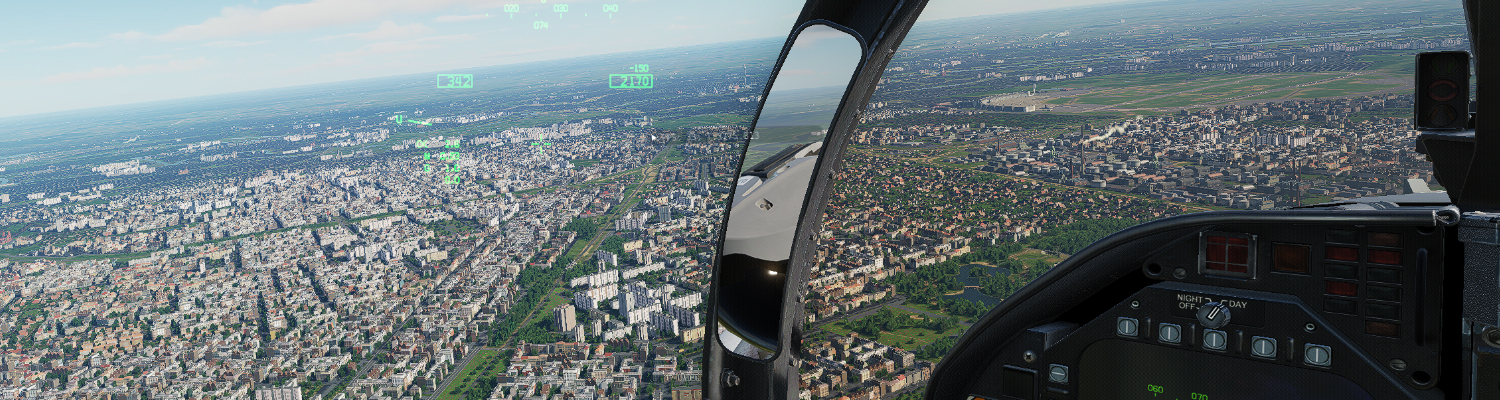Click the red guarded fire warning button
This screenshot has width=1500, height=400.
(1227, 255)
